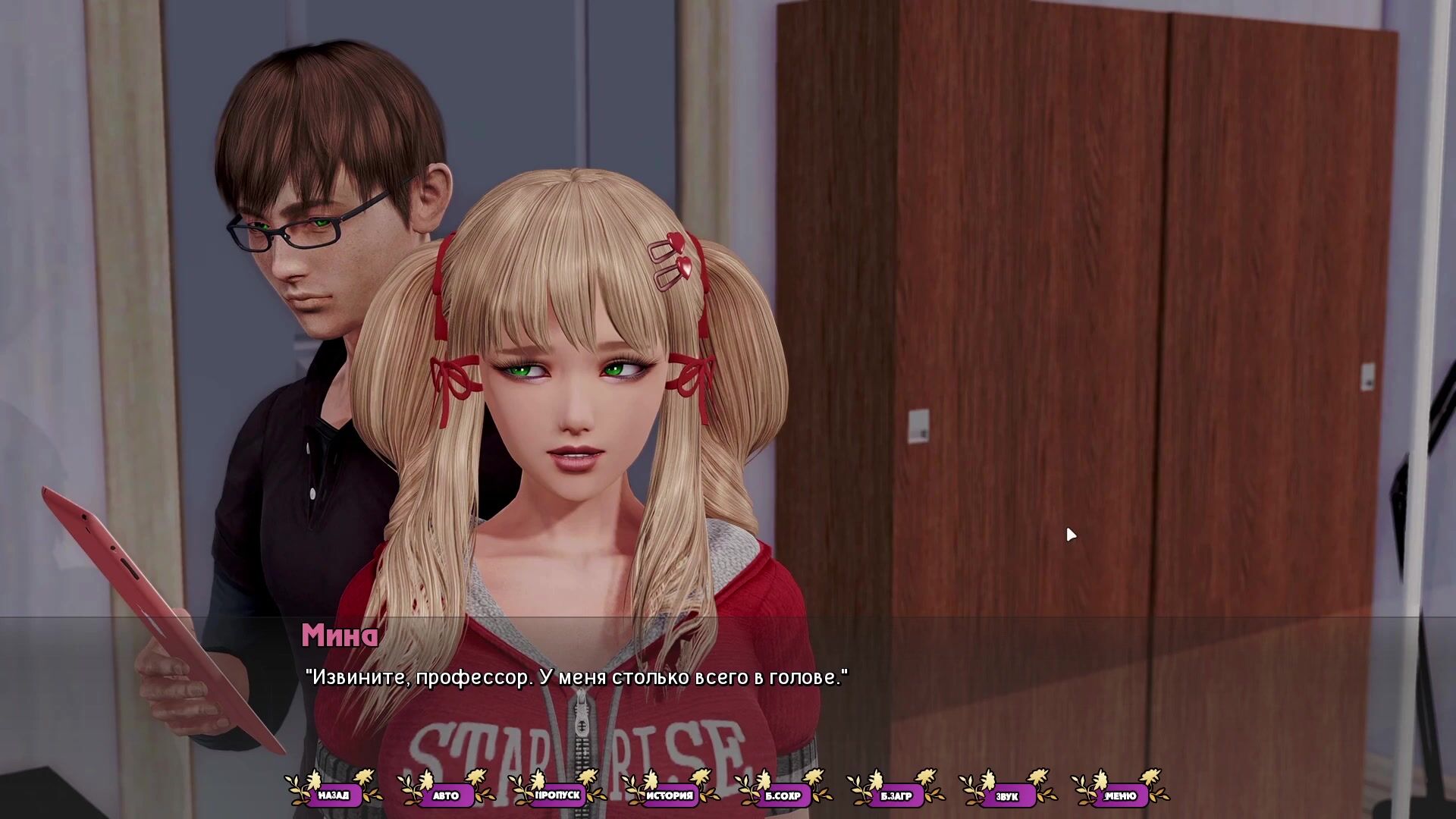Screen dimensions: 1456x819
Task: Open the ИСТОРИЯ dialogue history
Action: (x=670, y=795)
